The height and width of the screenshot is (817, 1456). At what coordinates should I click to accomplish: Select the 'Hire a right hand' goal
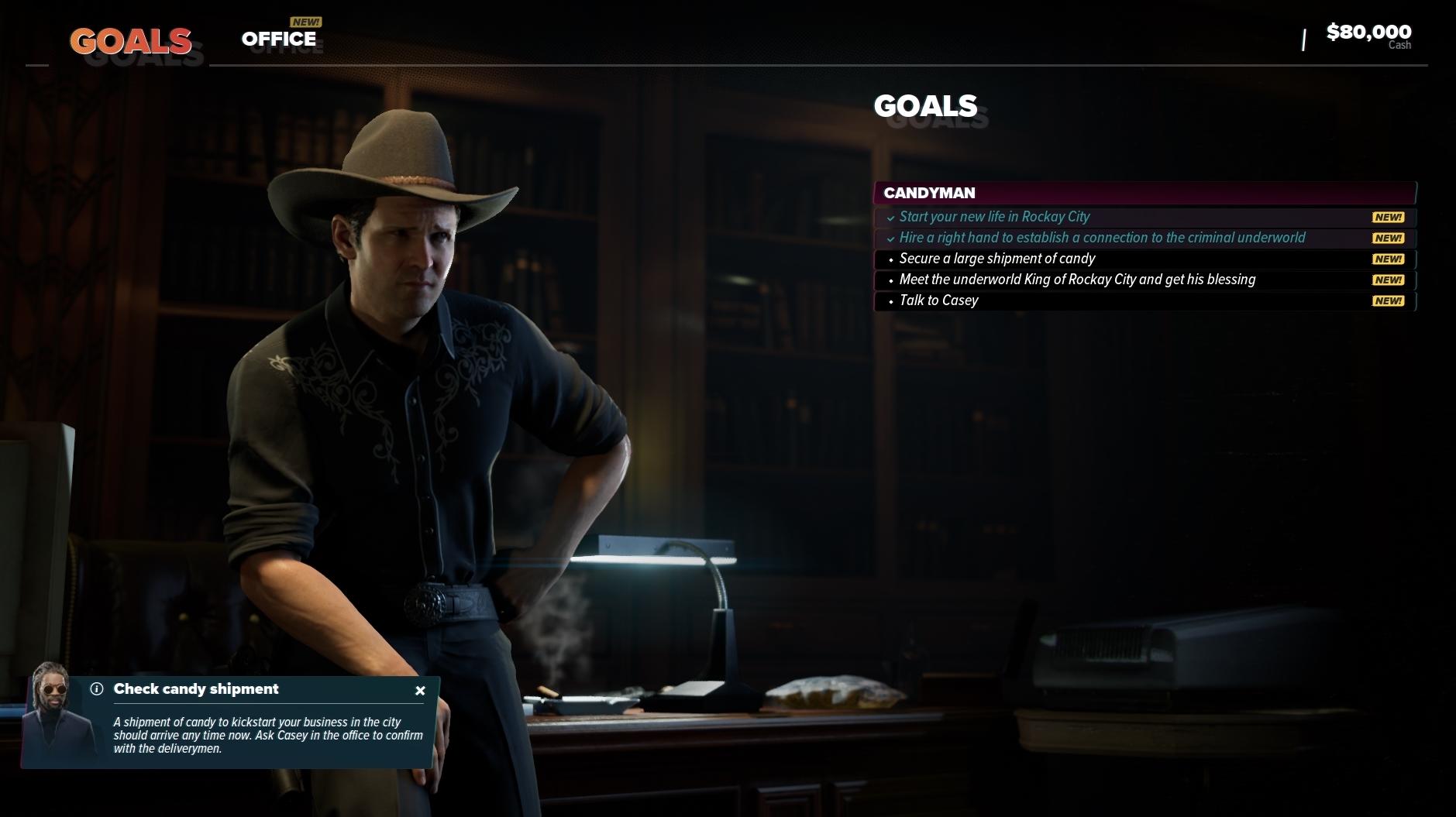click(1101, 238)
